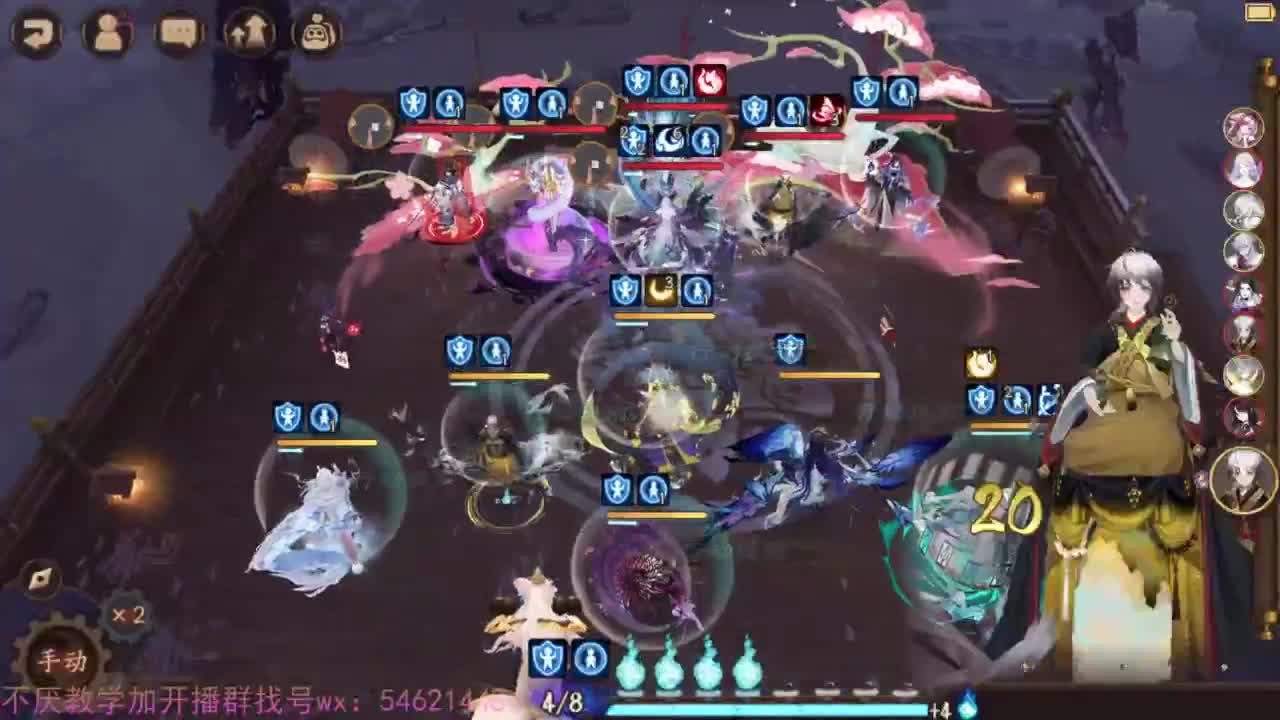Click the envelope compass icon bottom left

38,577
